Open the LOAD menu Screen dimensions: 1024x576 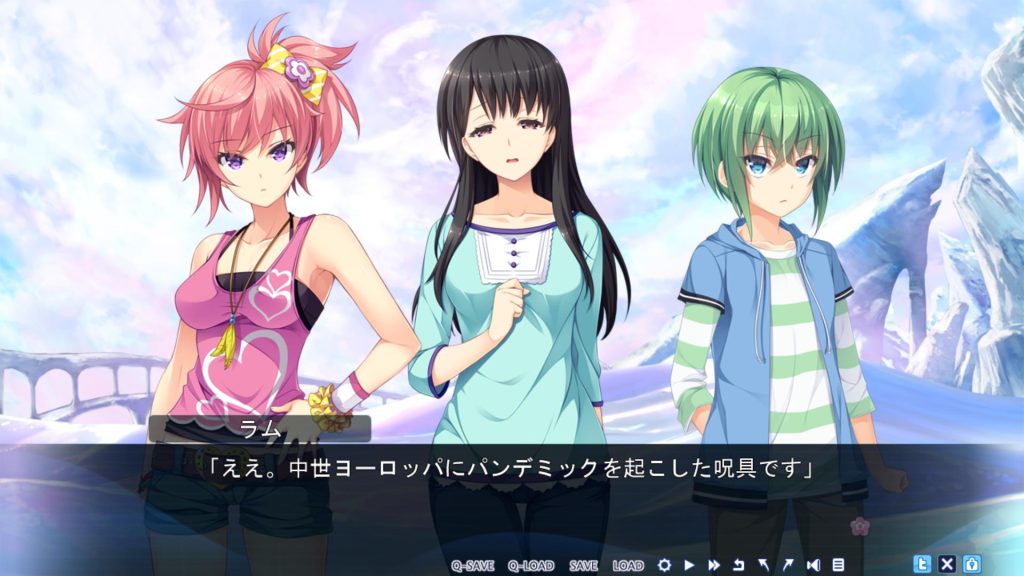click(x=628, y=565)
